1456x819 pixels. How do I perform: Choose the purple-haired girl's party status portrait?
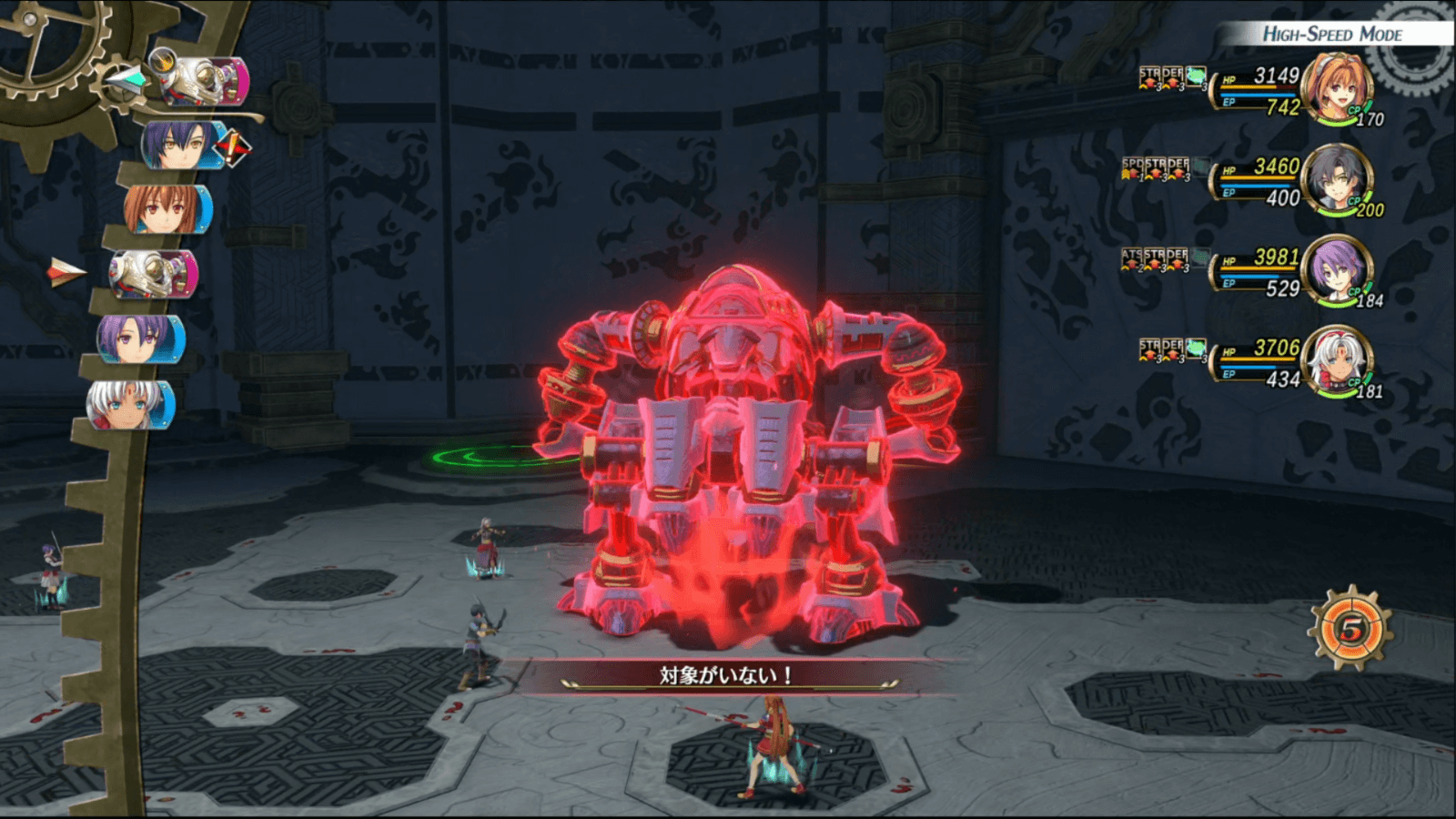point(1335,270)
